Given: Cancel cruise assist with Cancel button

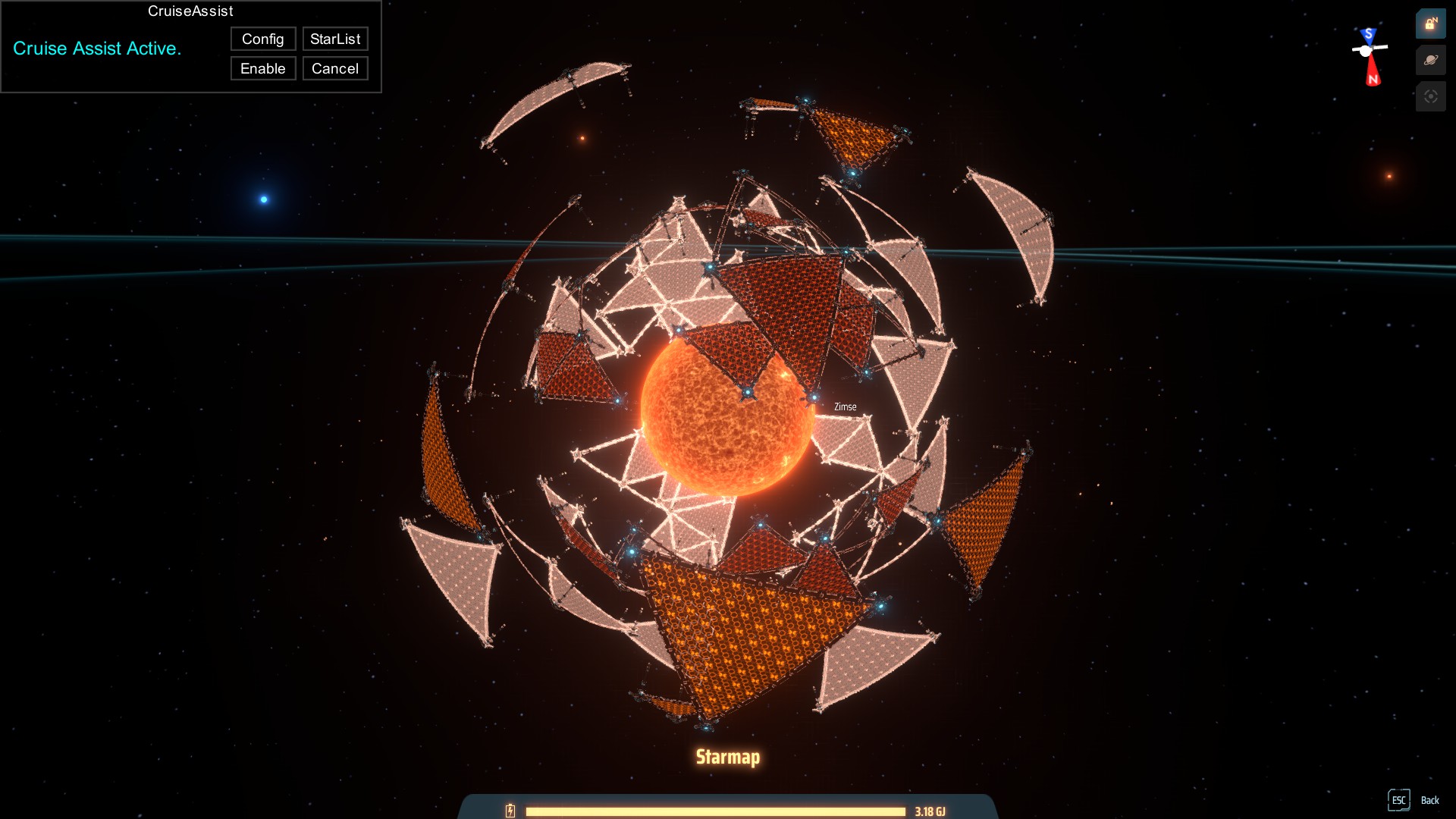Looking at the screenshot, I should [x=334, y=68].
